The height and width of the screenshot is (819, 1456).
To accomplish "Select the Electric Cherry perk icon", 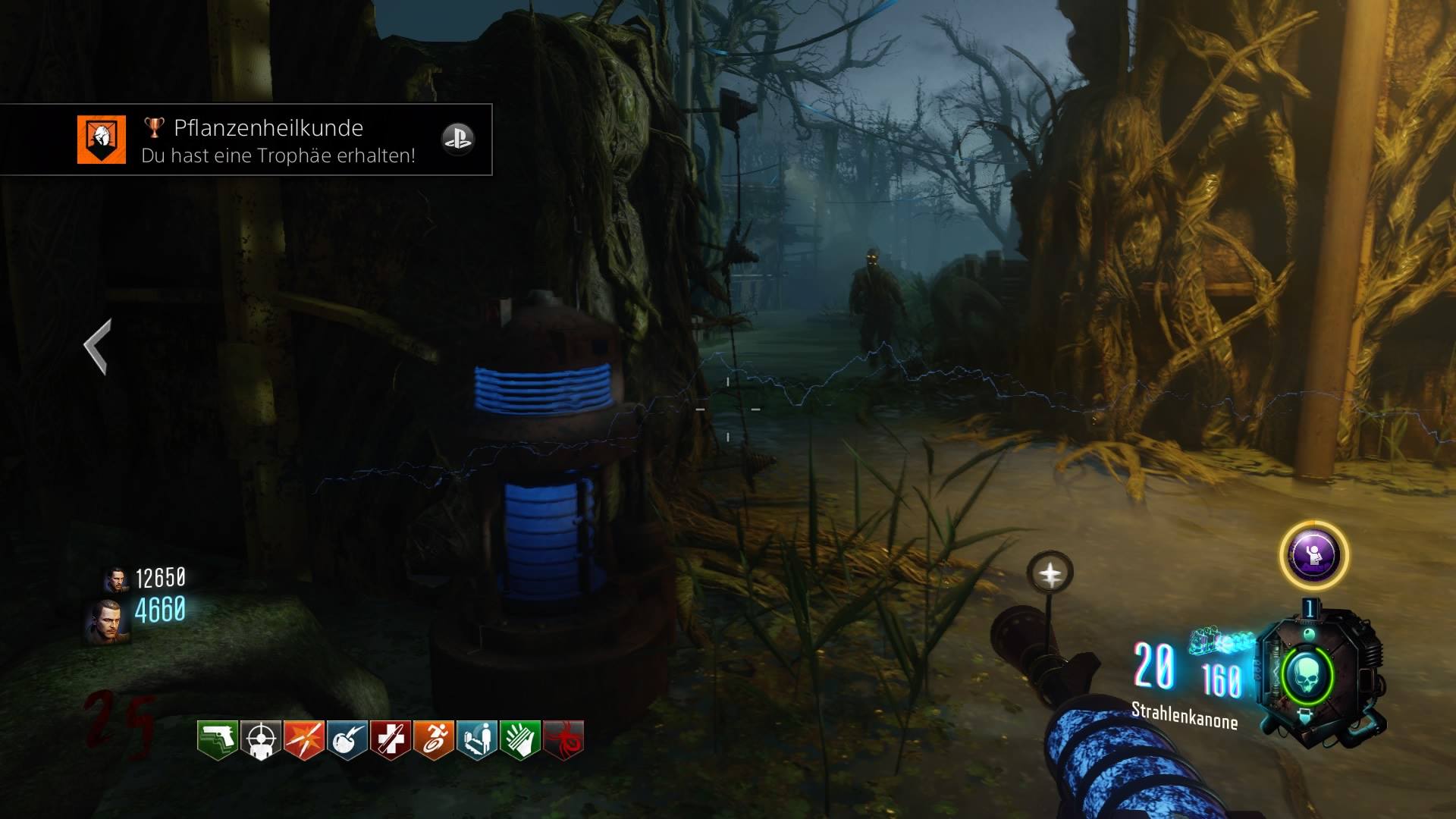I will pos(347,739).
